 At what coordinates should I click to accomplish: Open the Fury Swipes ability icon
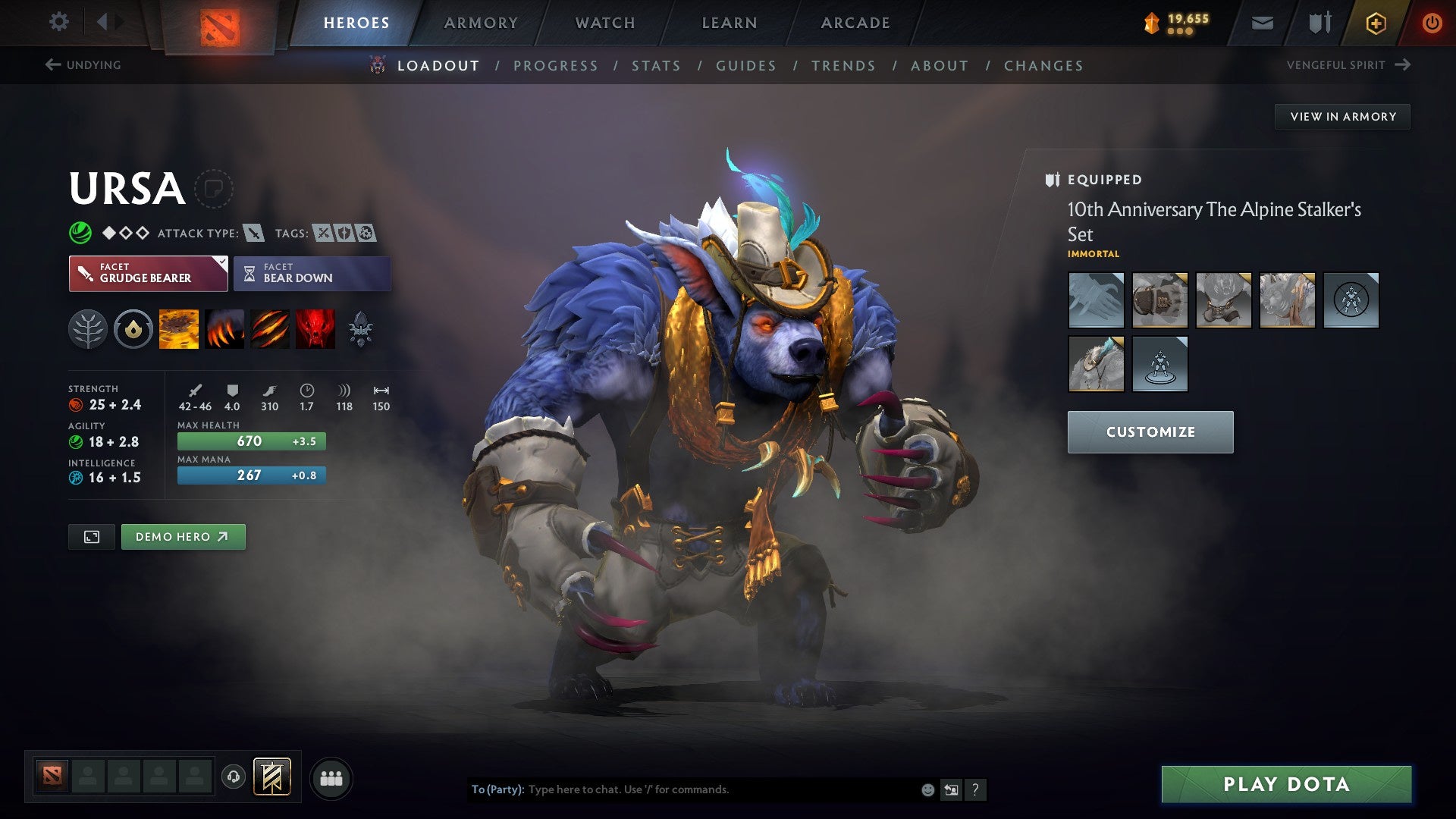pyautogui.click(x=271, y=328)
